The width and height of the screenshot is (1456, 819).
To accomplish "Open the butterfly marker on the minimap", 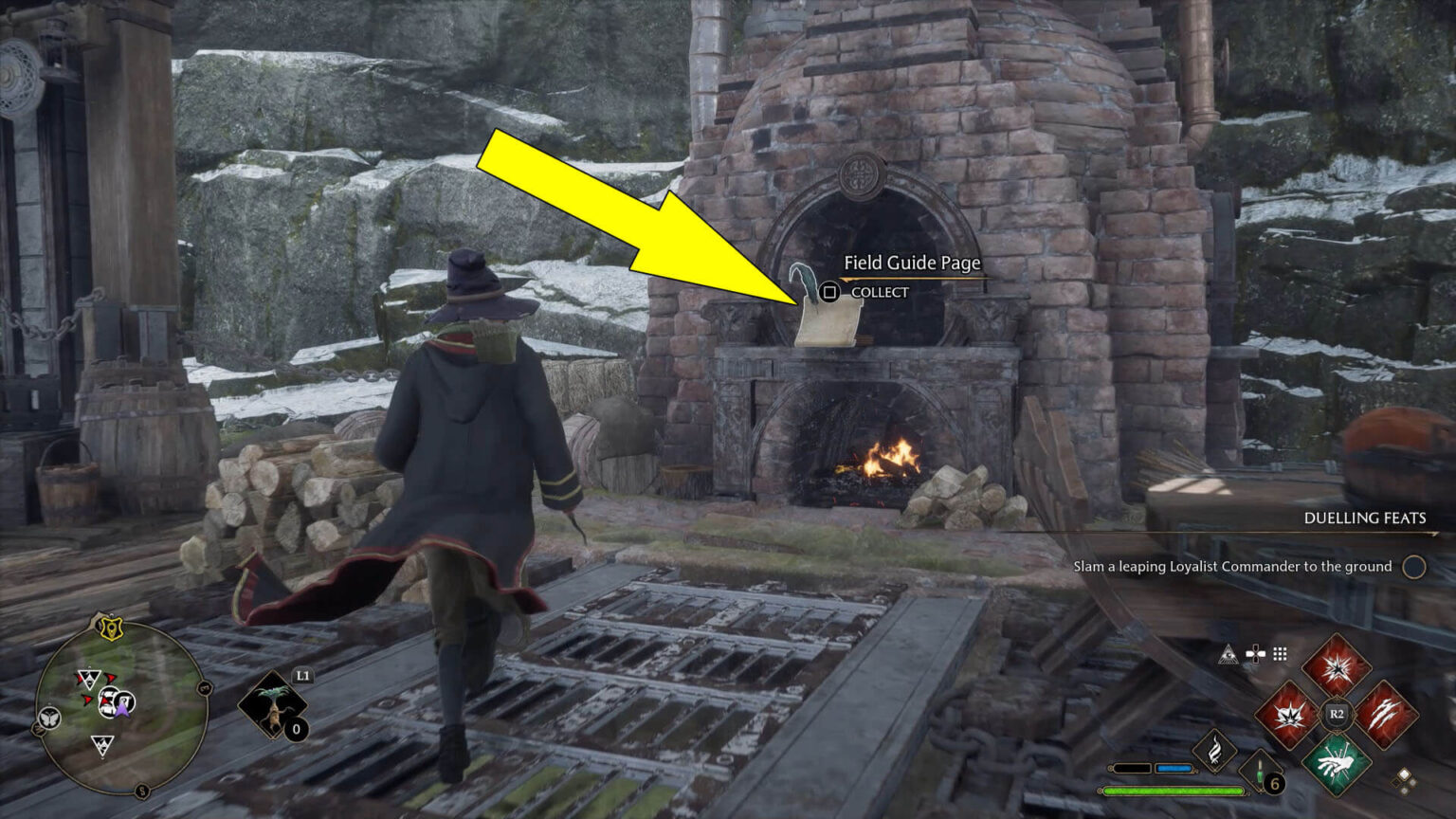I will pos(48,719).
